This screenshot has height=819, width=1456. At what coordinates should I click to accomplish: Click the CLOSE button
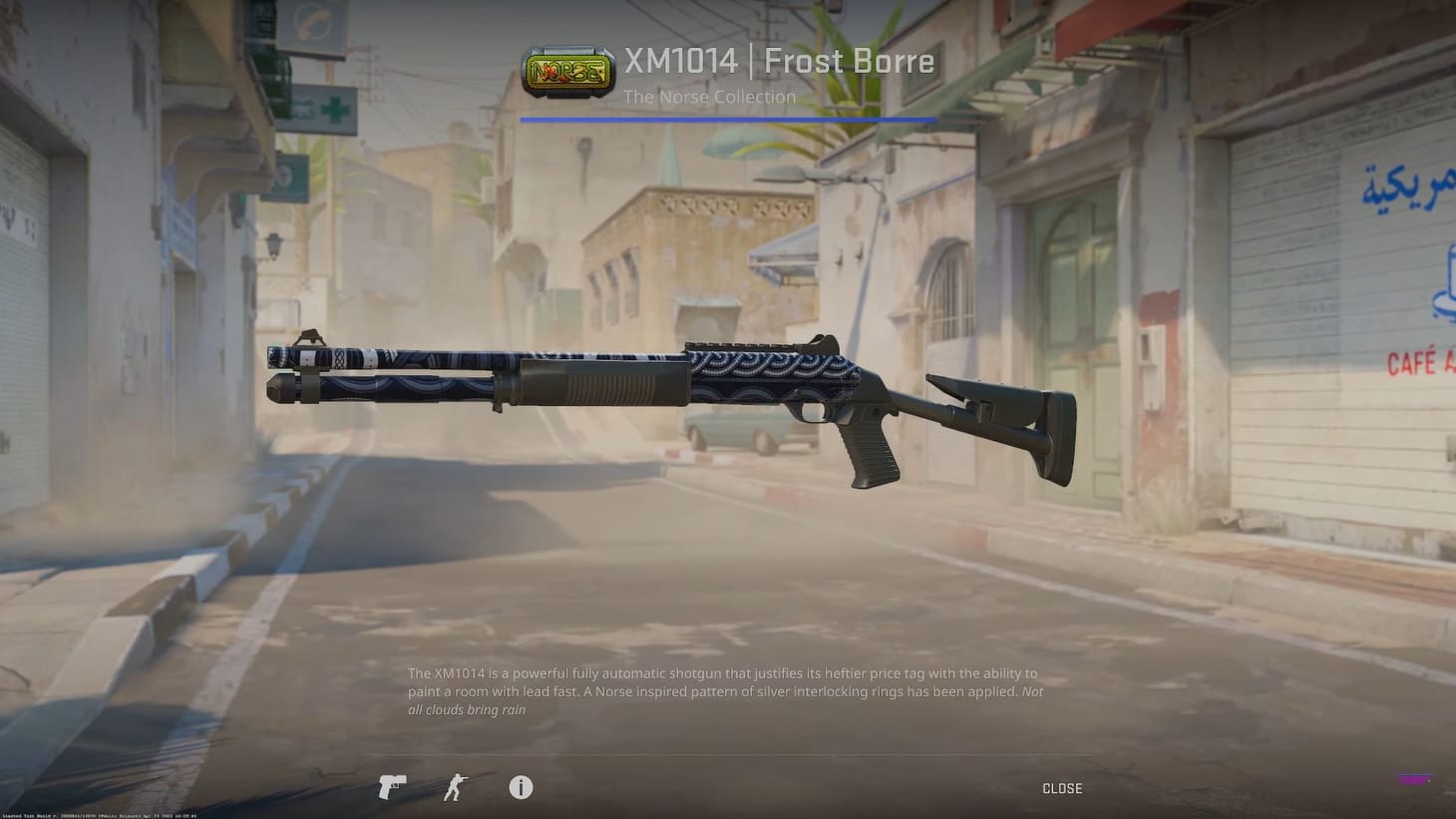click(x=1061, y=788)
